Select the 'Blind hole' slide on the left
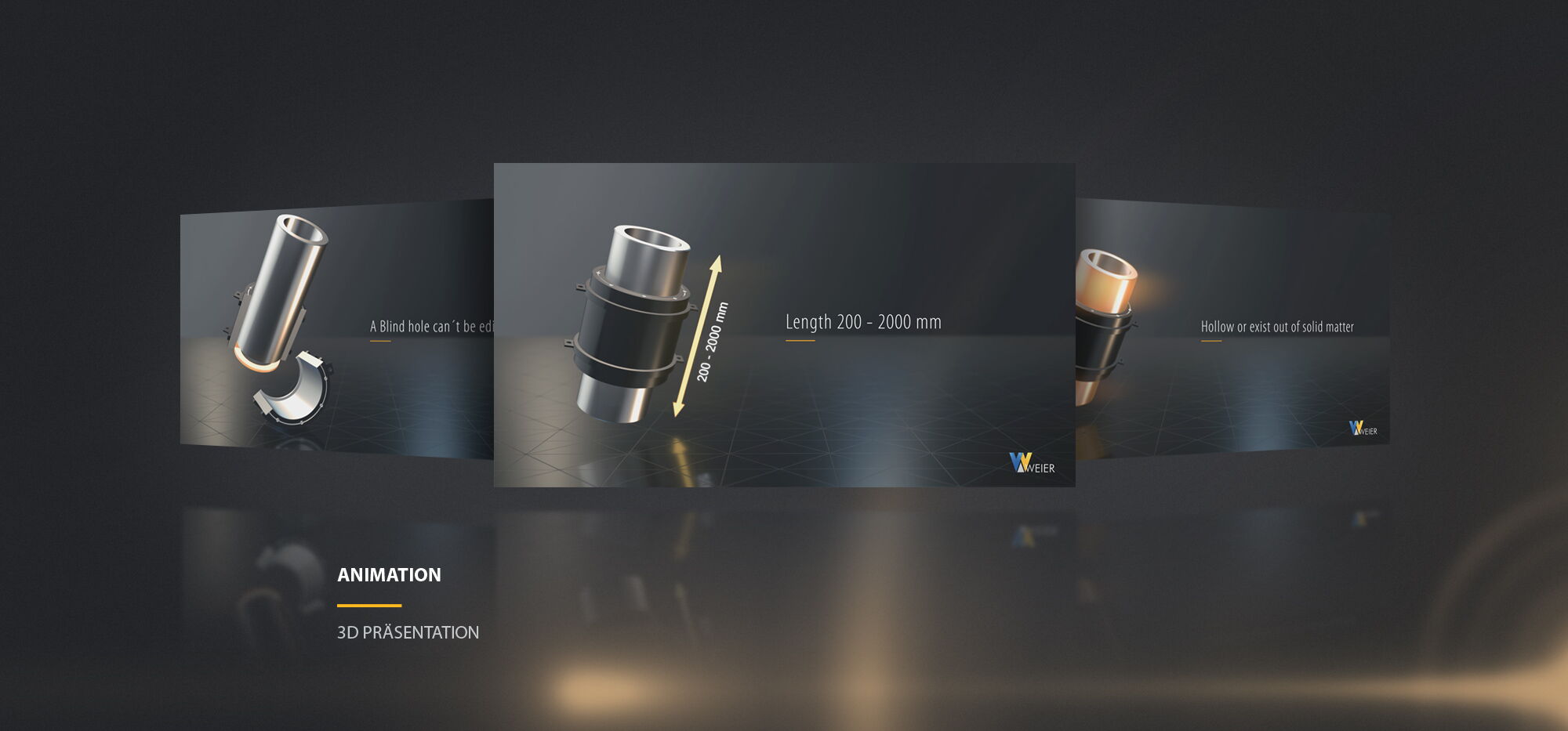 coord(337,329)
